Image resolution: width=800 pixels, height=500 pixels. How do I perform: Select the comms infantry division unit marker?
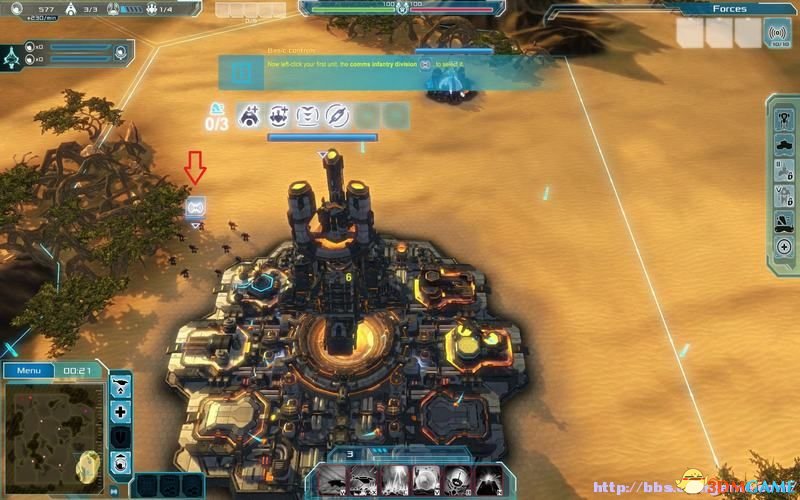(x=195, y=207)
